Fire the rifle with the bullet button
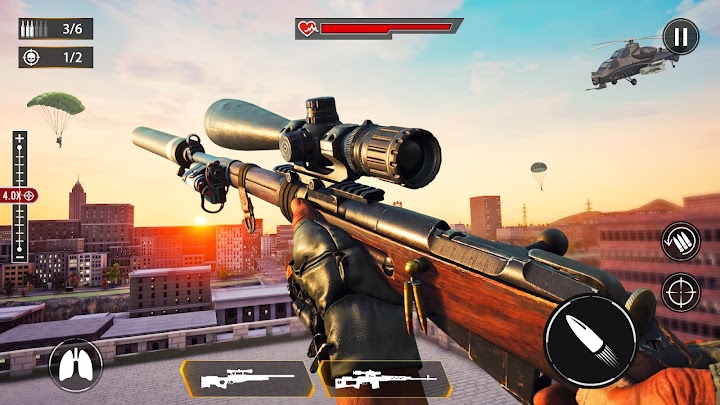720x405 pixels. click(x=590, y=340)
